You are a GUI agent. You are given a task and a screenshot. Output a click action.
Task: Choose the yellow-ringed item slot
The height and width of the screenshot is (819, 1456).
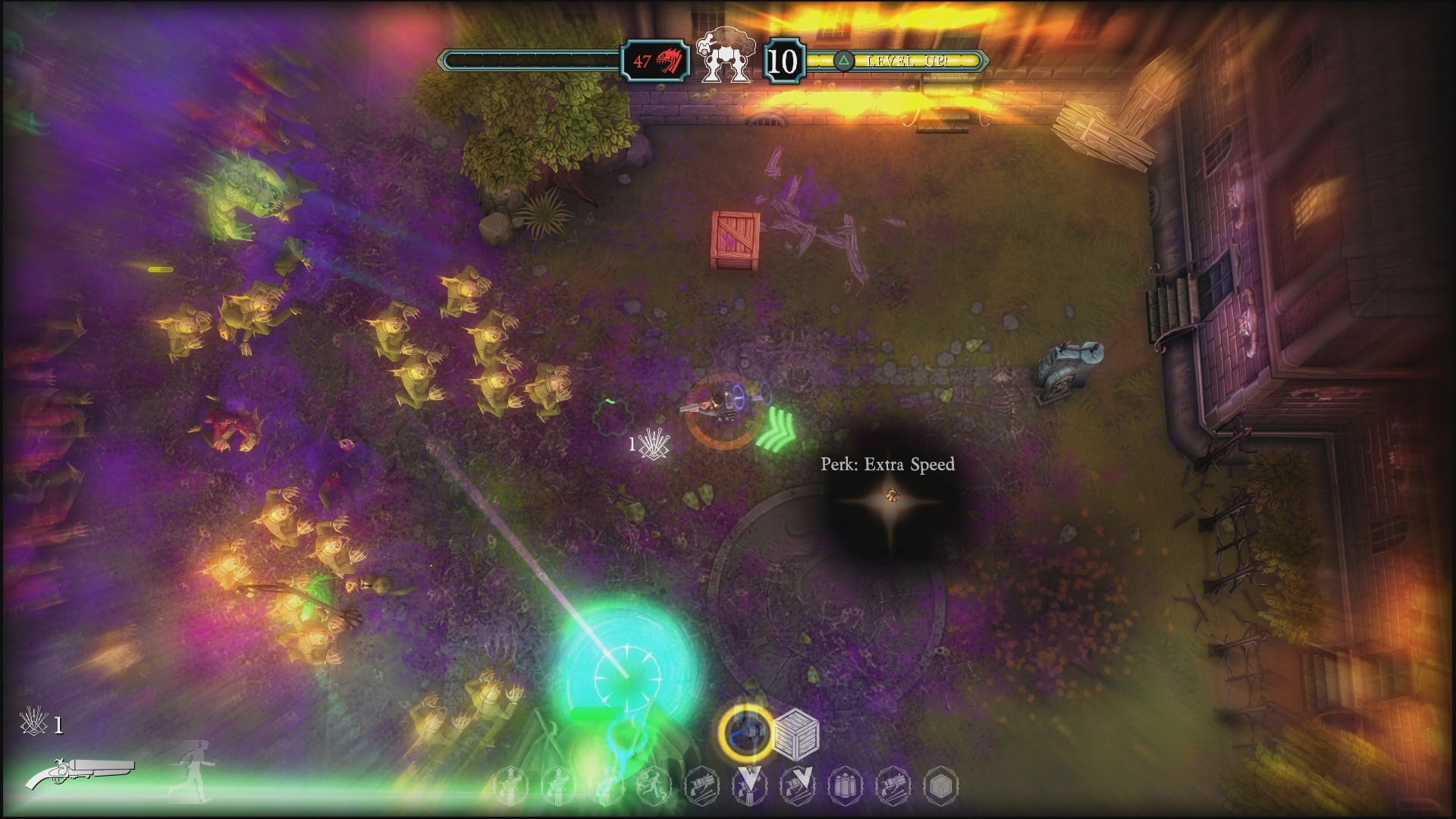point(746,733)
